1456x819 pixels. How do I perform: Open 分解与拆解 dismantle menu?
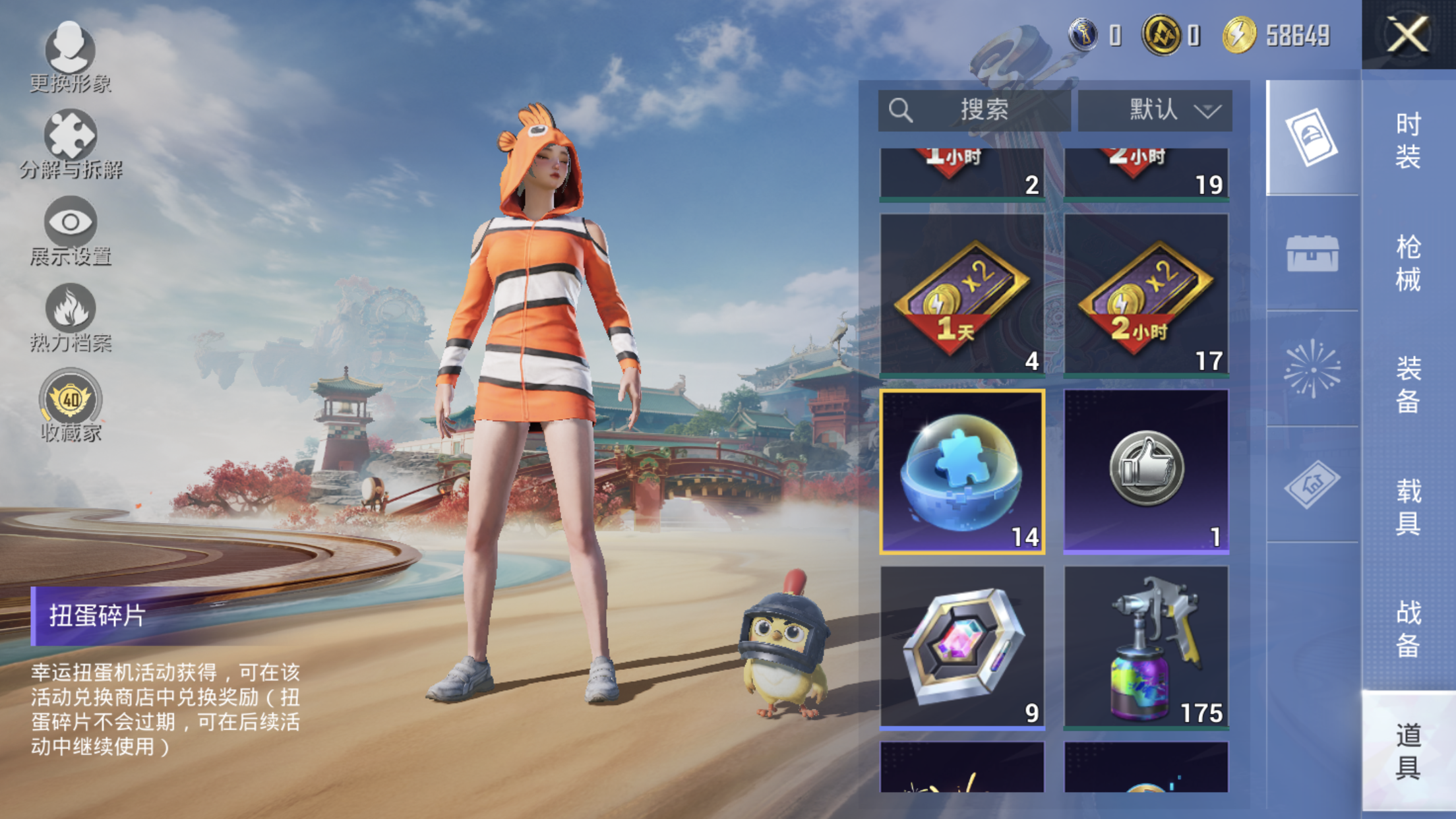coord(71,144)
